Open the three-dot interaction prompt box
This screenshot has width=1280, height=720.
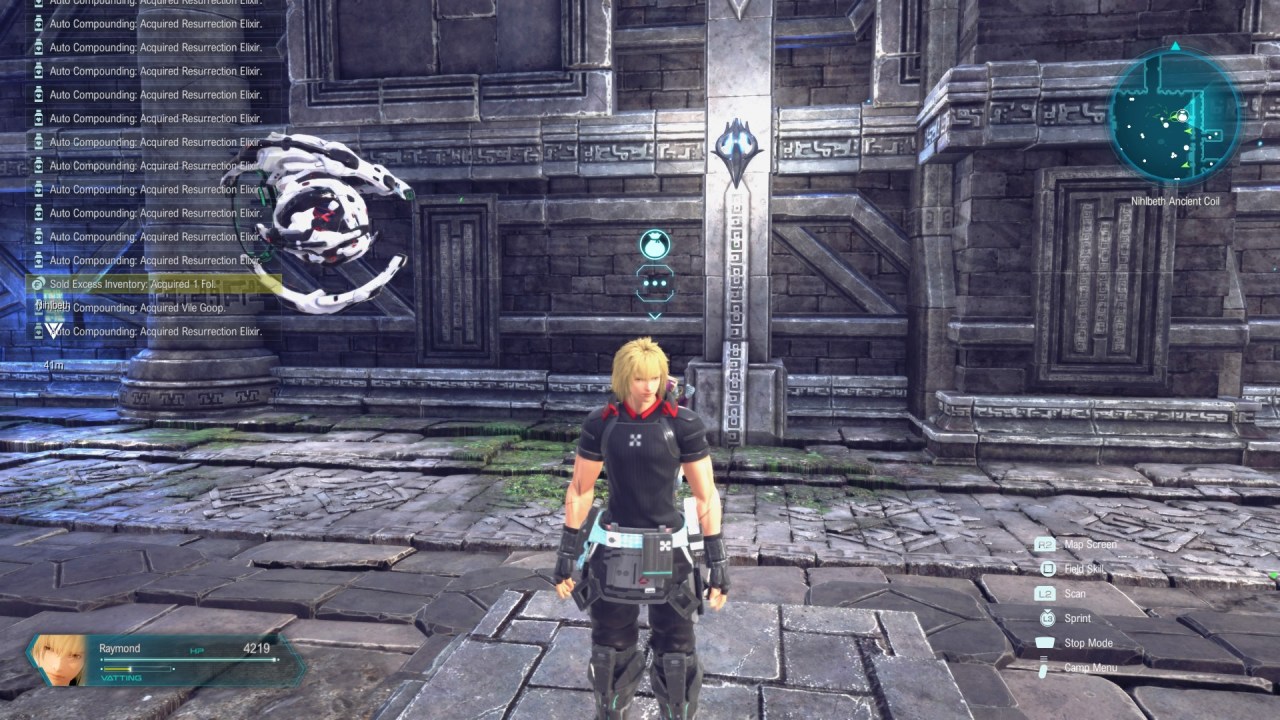click(x=655, y=283)
